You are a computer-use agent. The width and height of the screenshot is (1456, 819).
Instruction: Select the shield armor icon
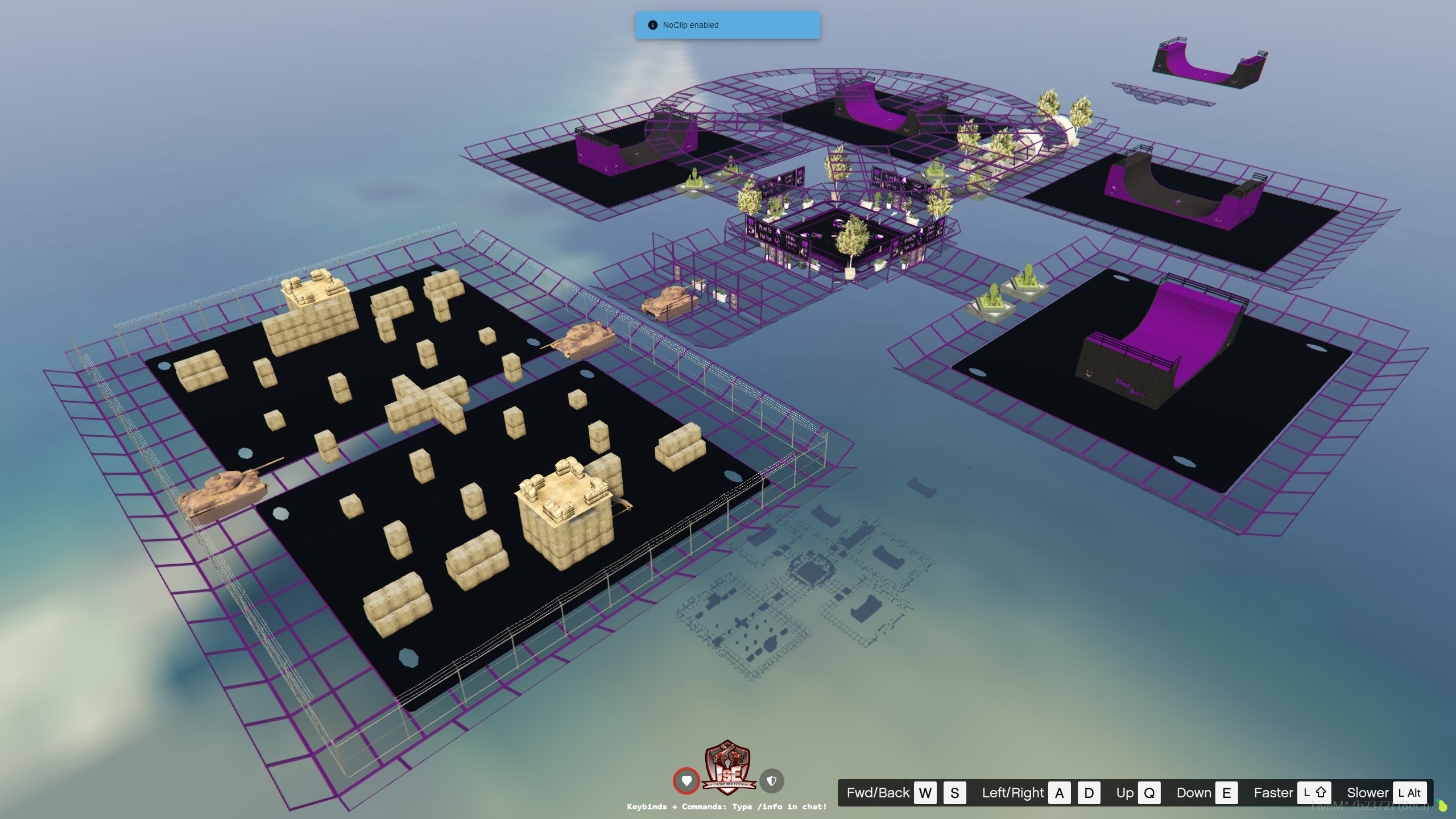pyautogui.click(x=772, y=781)
